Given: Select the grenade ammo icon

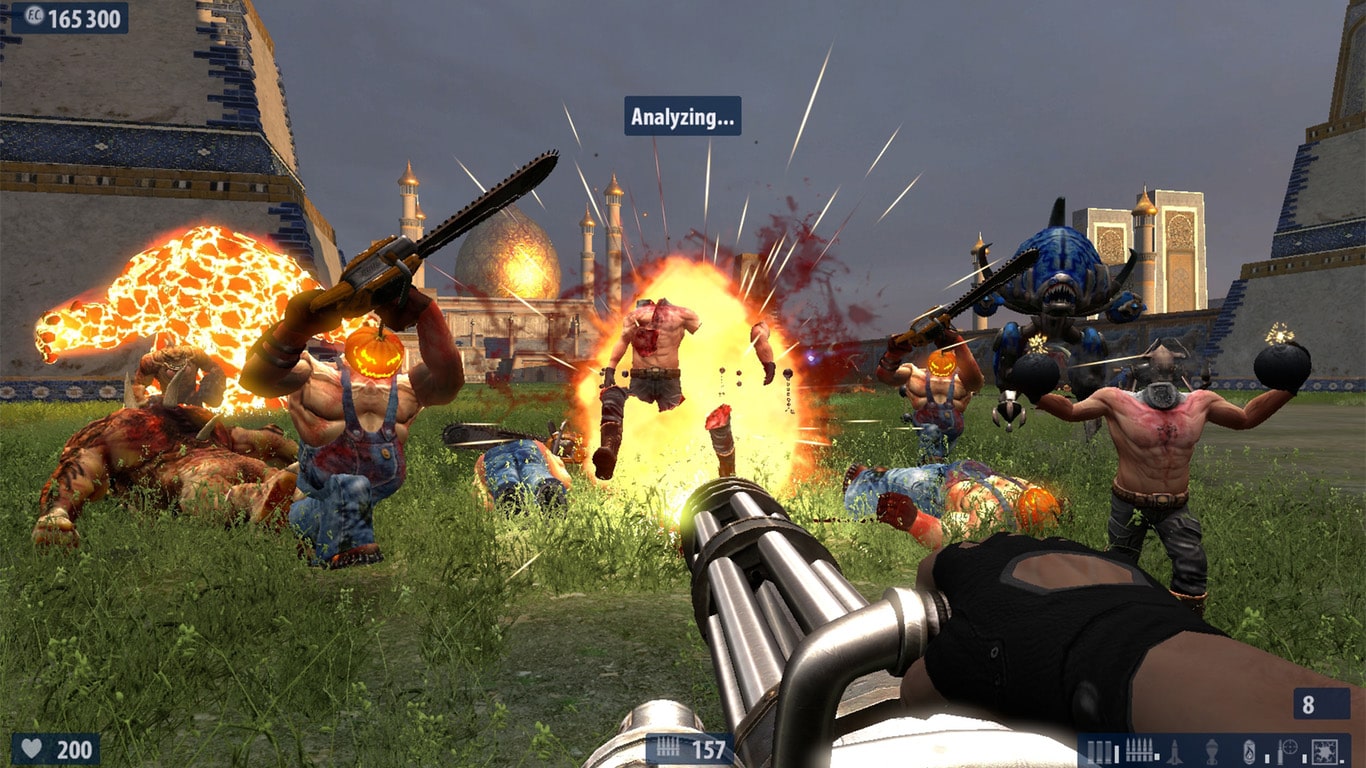Looking at the screenshot, I should pos(1211,751).
